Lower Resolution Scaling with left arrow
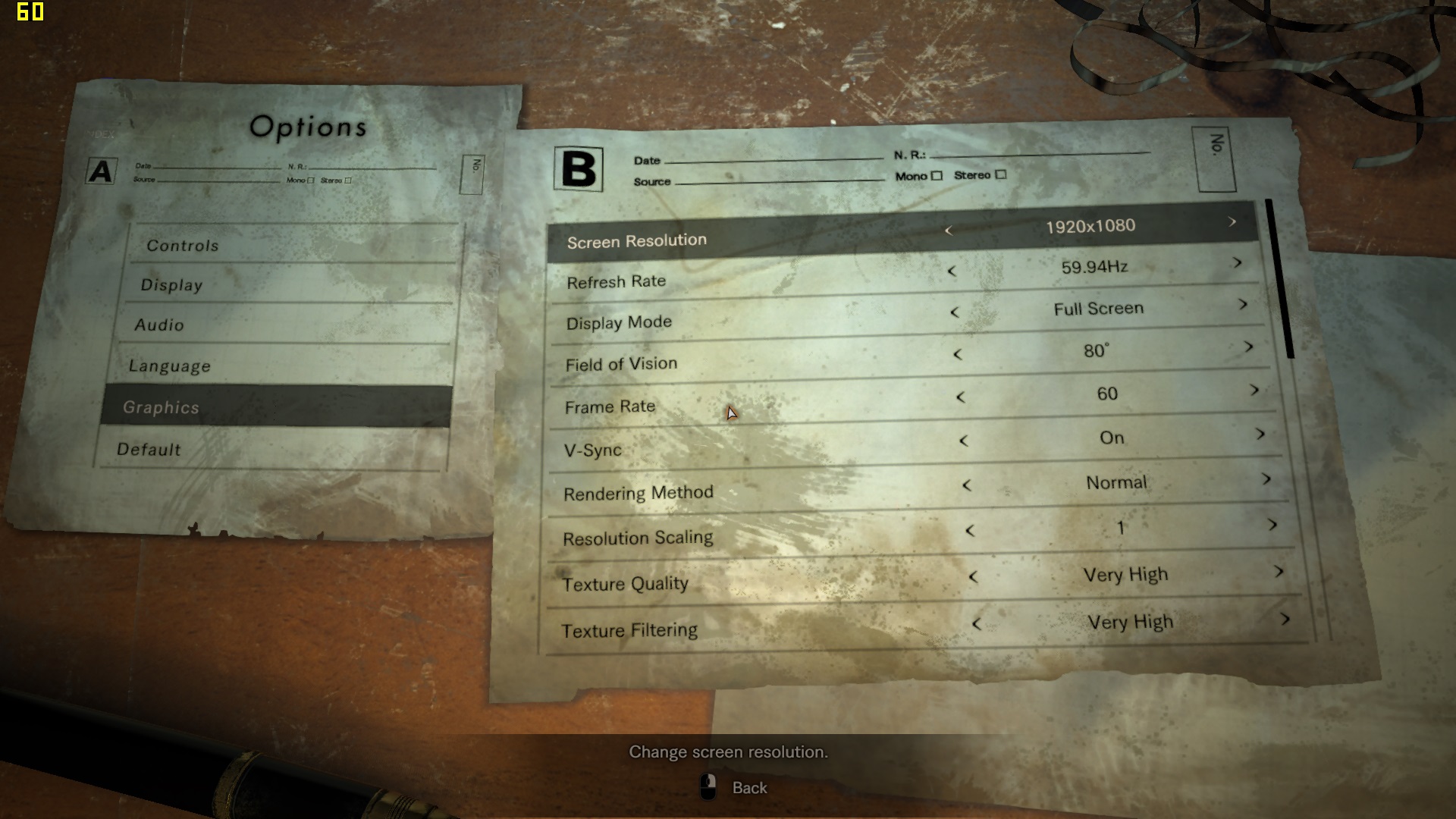Screen dimensions: 1456x819 (970, 531)
